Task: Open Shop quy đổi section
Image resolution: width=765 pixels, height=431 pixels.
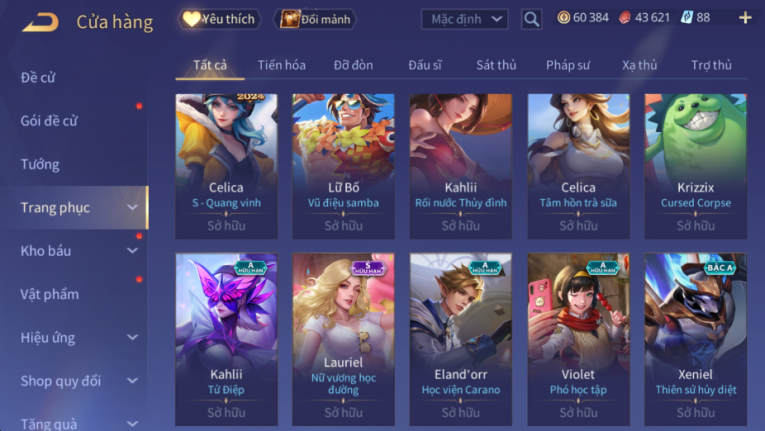Action: pos(61,381)
